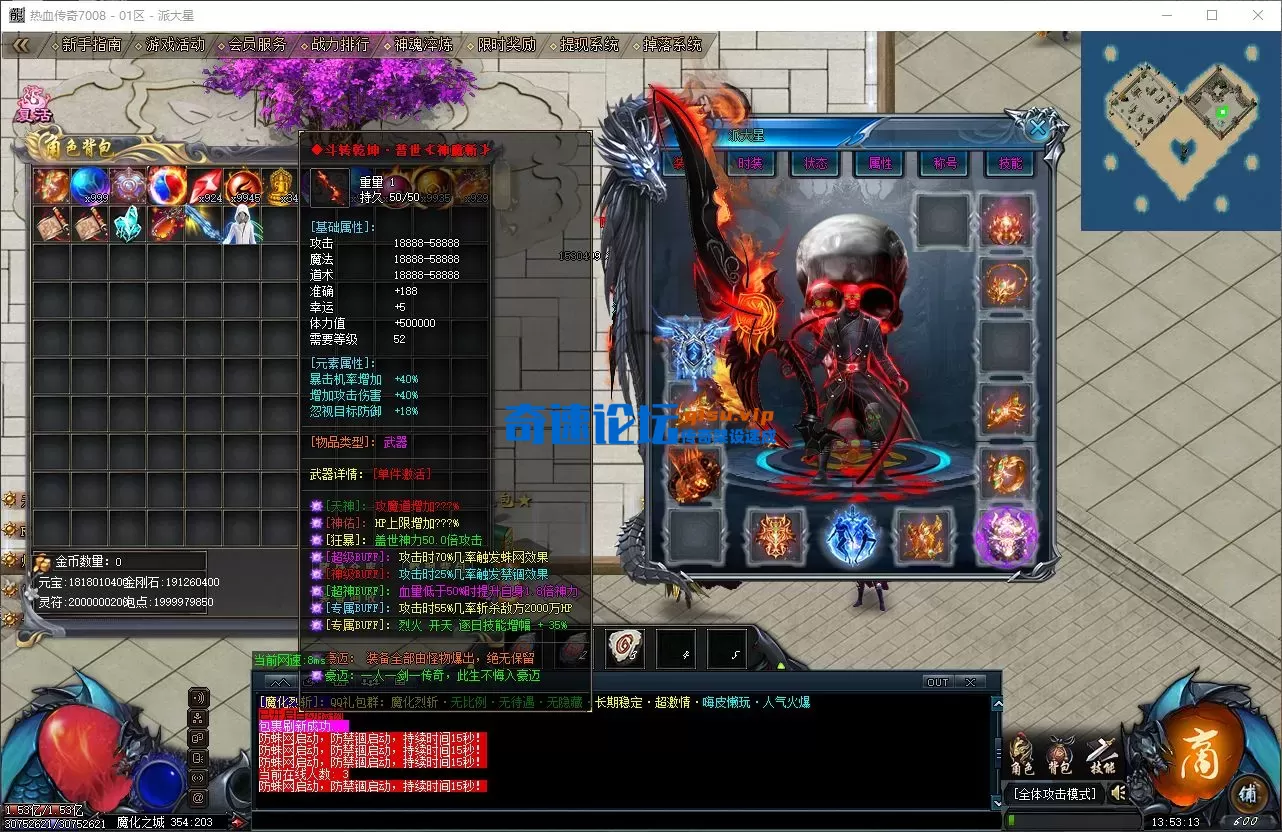Viewport: 1282px width, 832px height.
Task: Select the white hooded robe item in the backpack
Action: (x=242, y=224)
